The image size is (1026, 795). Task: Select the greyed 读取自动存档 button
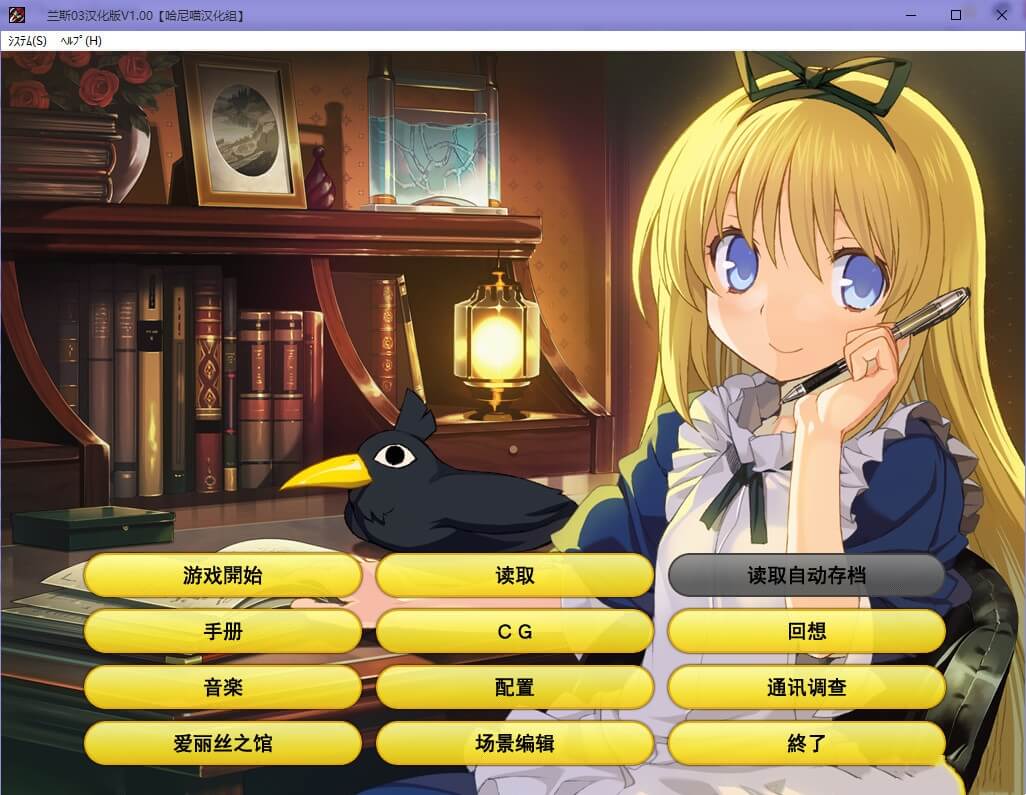coord(806,576)
